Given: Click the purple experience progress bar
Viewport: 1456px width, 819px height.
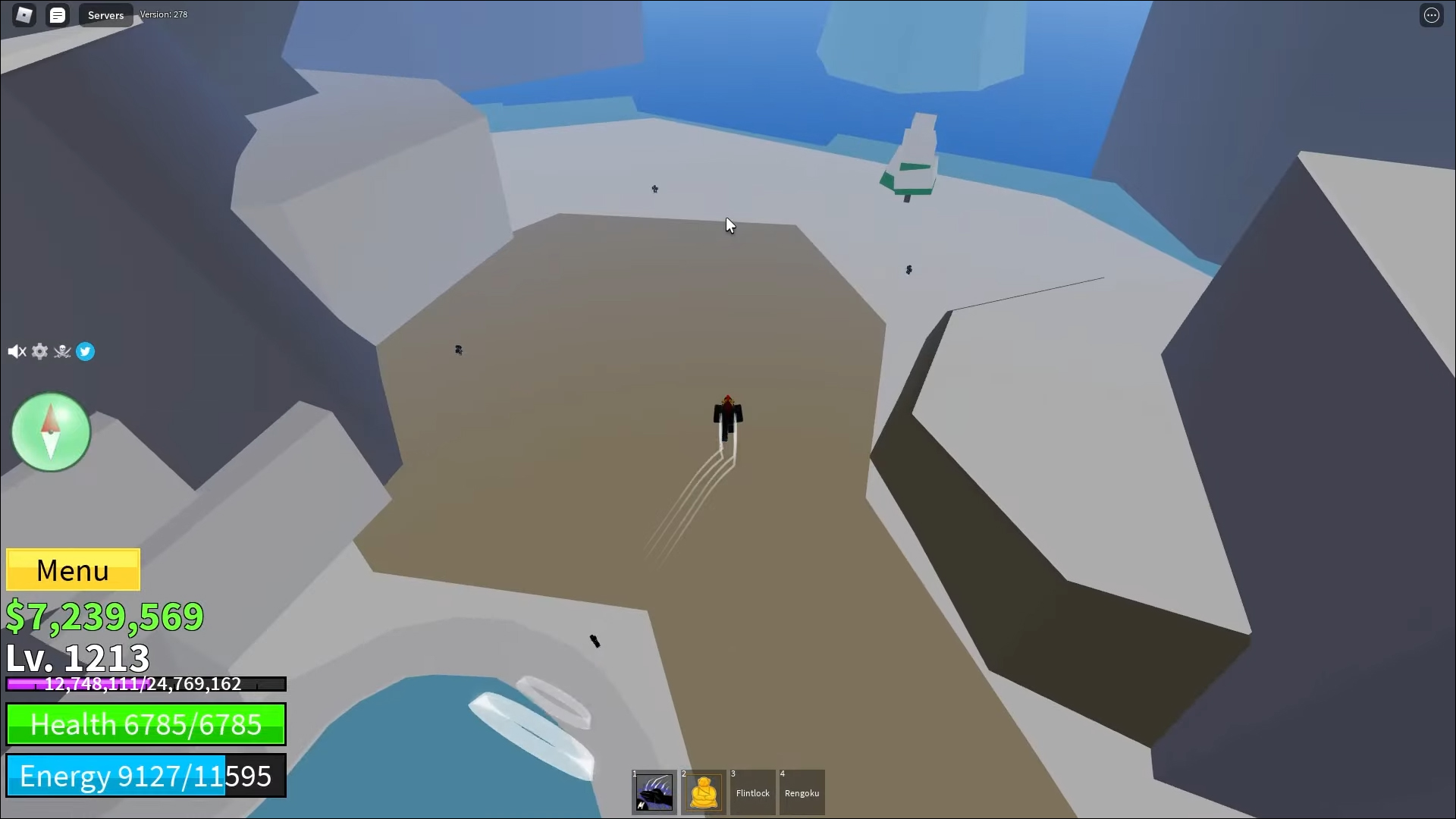Looking at the screenshot, I should 144,683.
